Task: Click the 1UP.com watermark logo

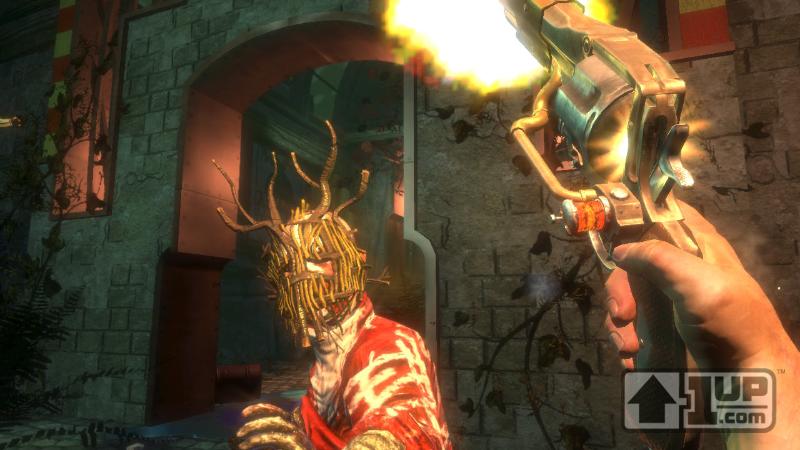Action: point(699,399)
